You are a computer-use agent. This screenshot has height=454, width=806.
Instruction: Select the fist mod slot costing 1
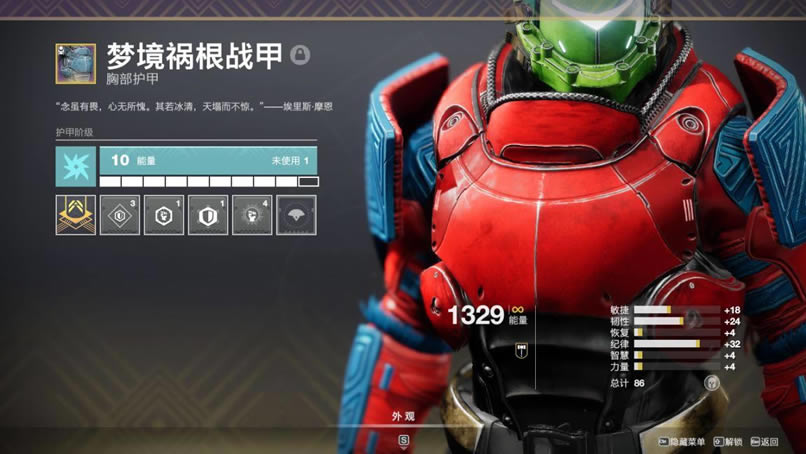(x=164, y=215)
